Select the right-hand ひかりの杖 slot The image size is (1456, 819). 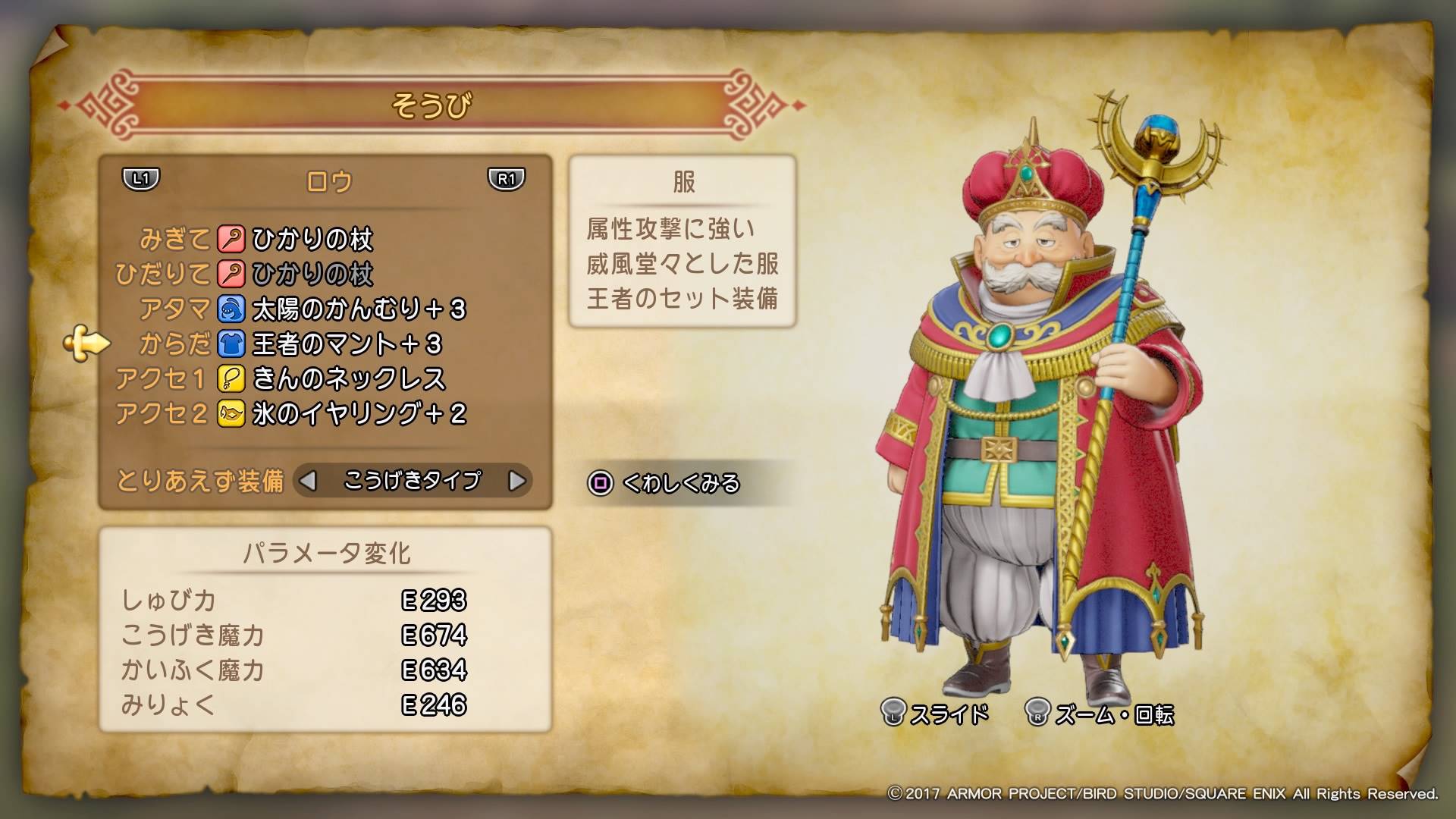tap(312, 240)
